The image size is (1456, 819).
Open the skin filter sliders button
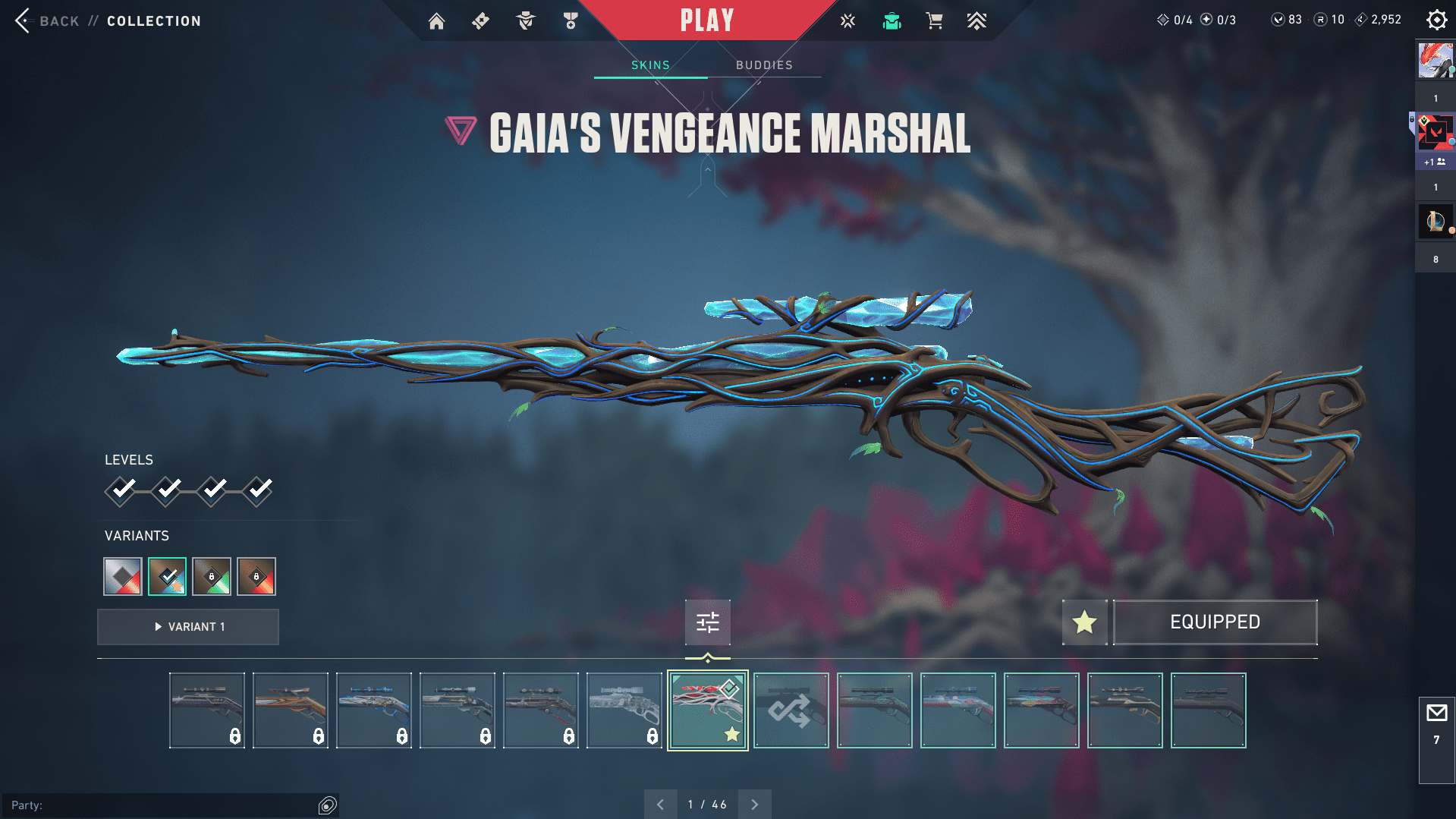pos(707,622)
